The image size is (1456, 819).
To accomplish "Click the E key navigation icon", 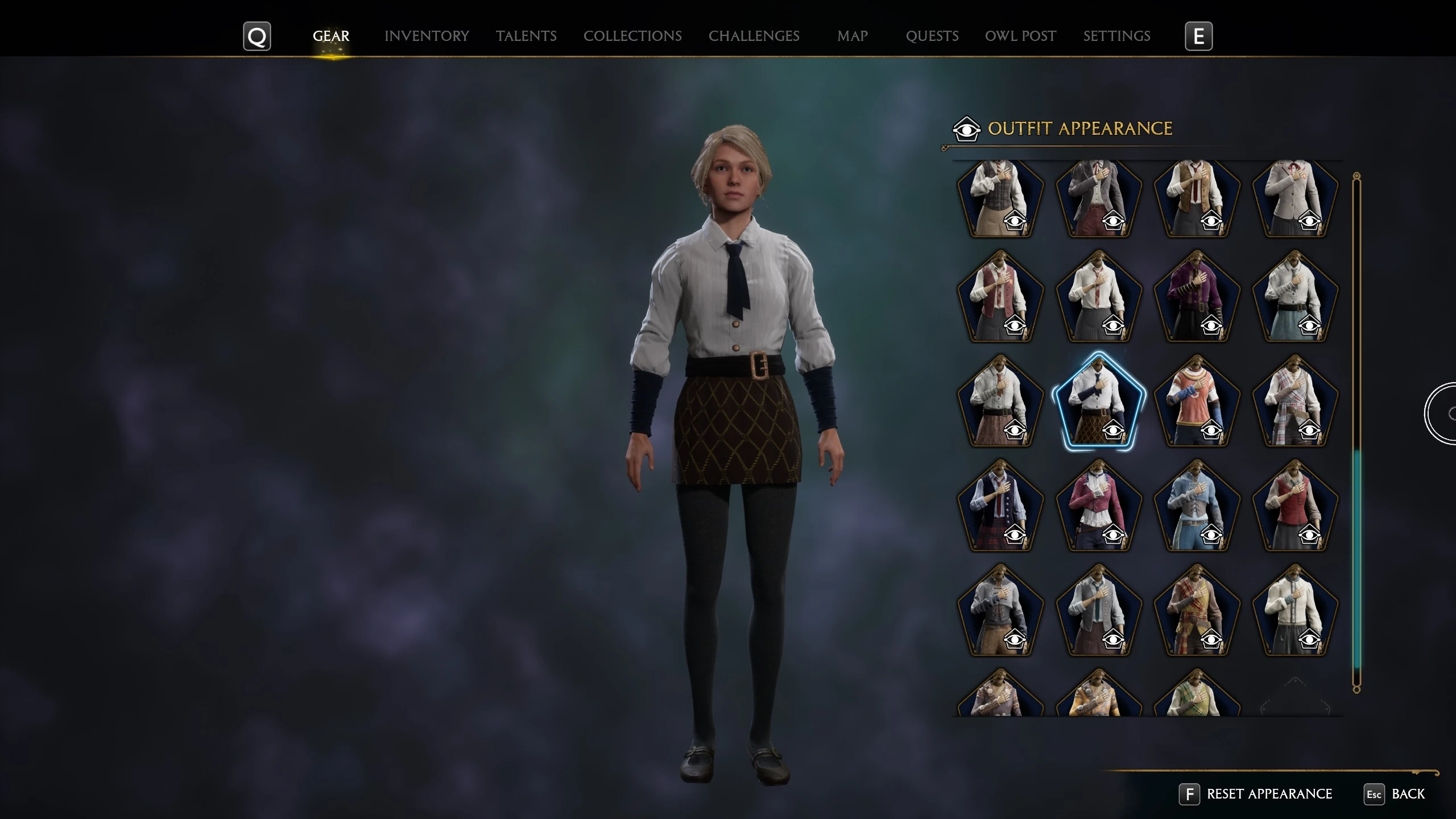I will [x=1199, y=35].
